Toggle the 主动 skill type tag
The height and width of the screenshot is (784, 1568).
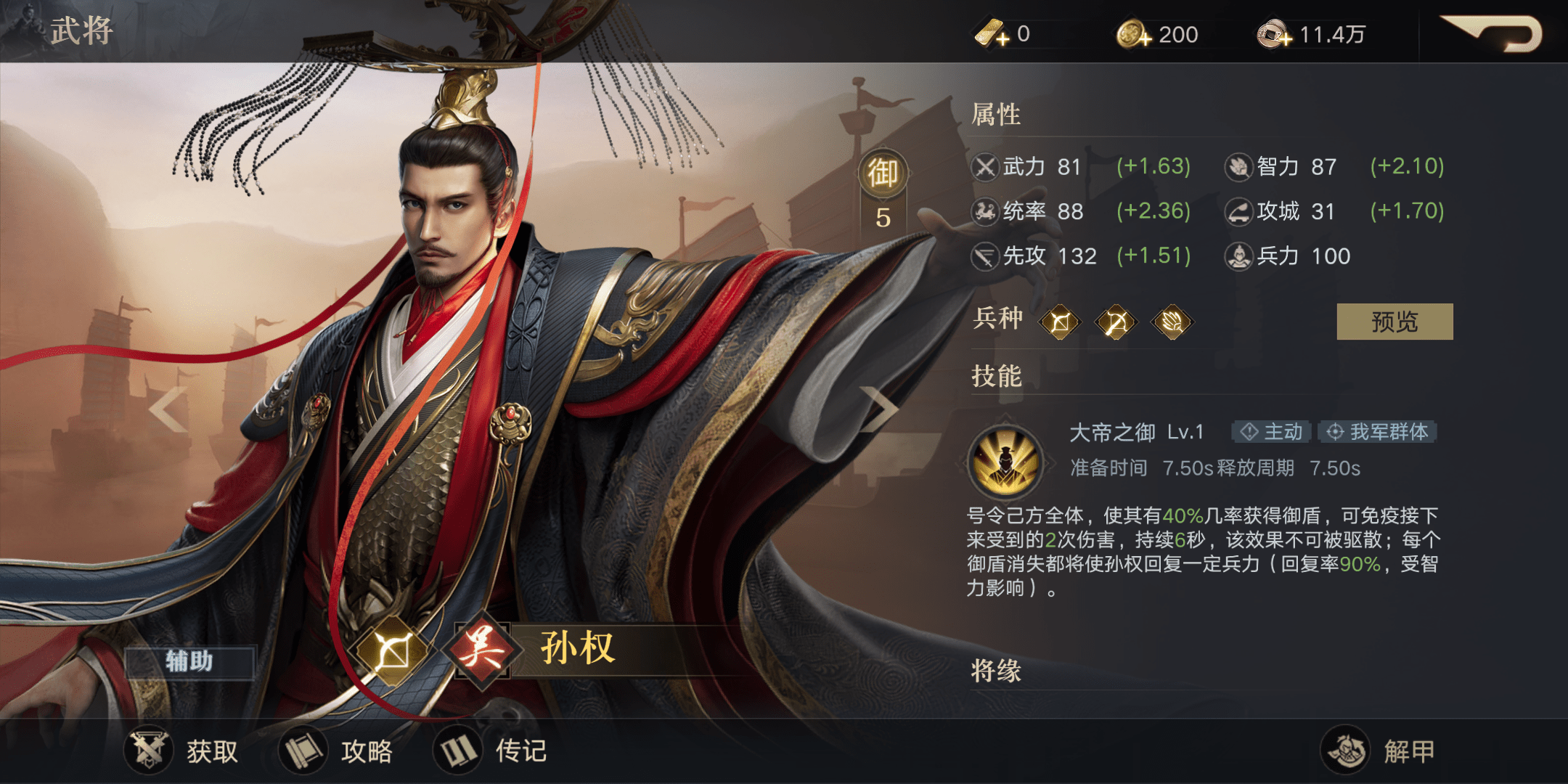tap(1270, 432)
